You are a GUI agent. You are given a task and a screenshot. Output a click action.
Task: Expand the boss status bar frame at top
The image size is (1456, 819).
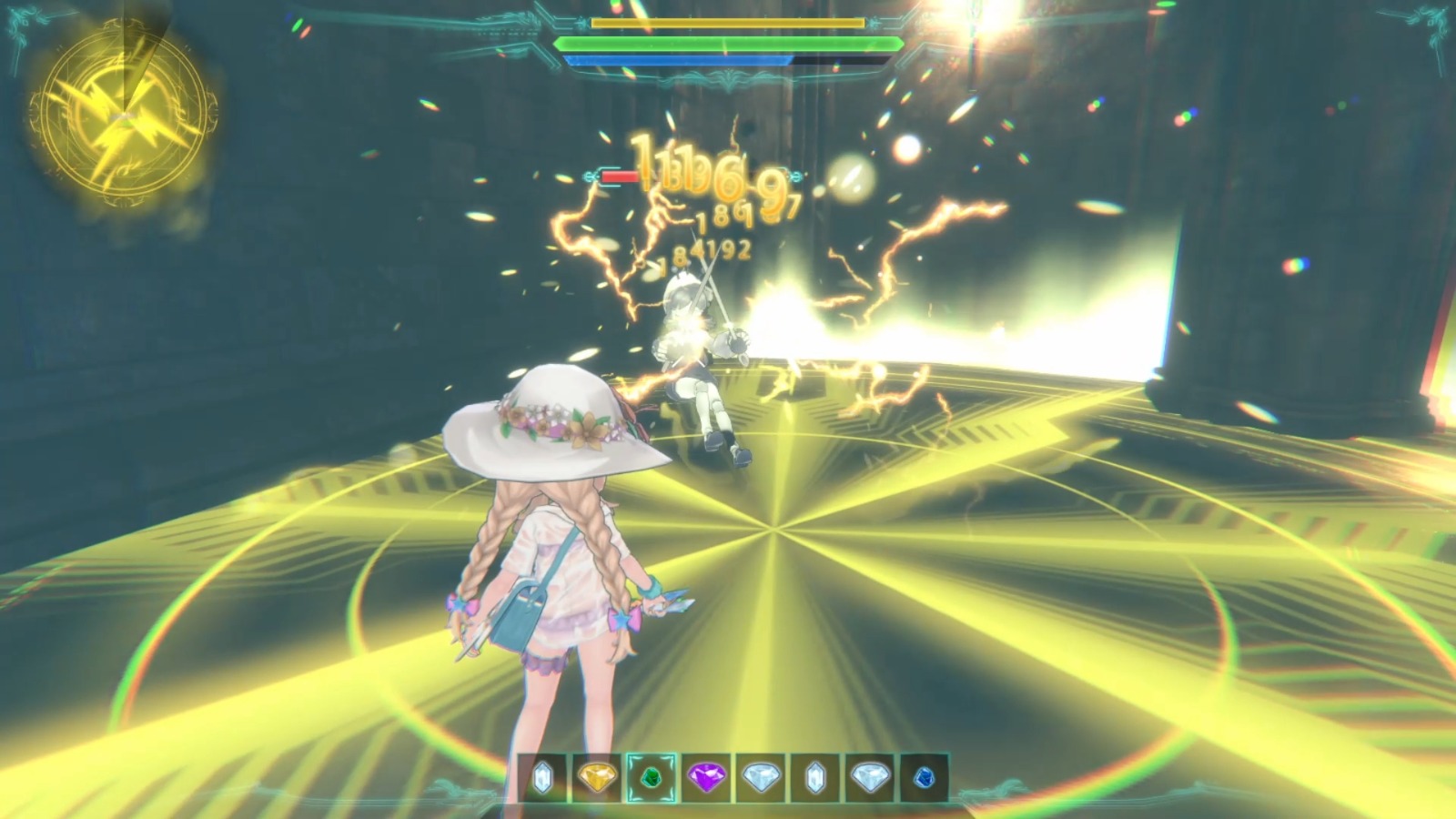point(728,41)
